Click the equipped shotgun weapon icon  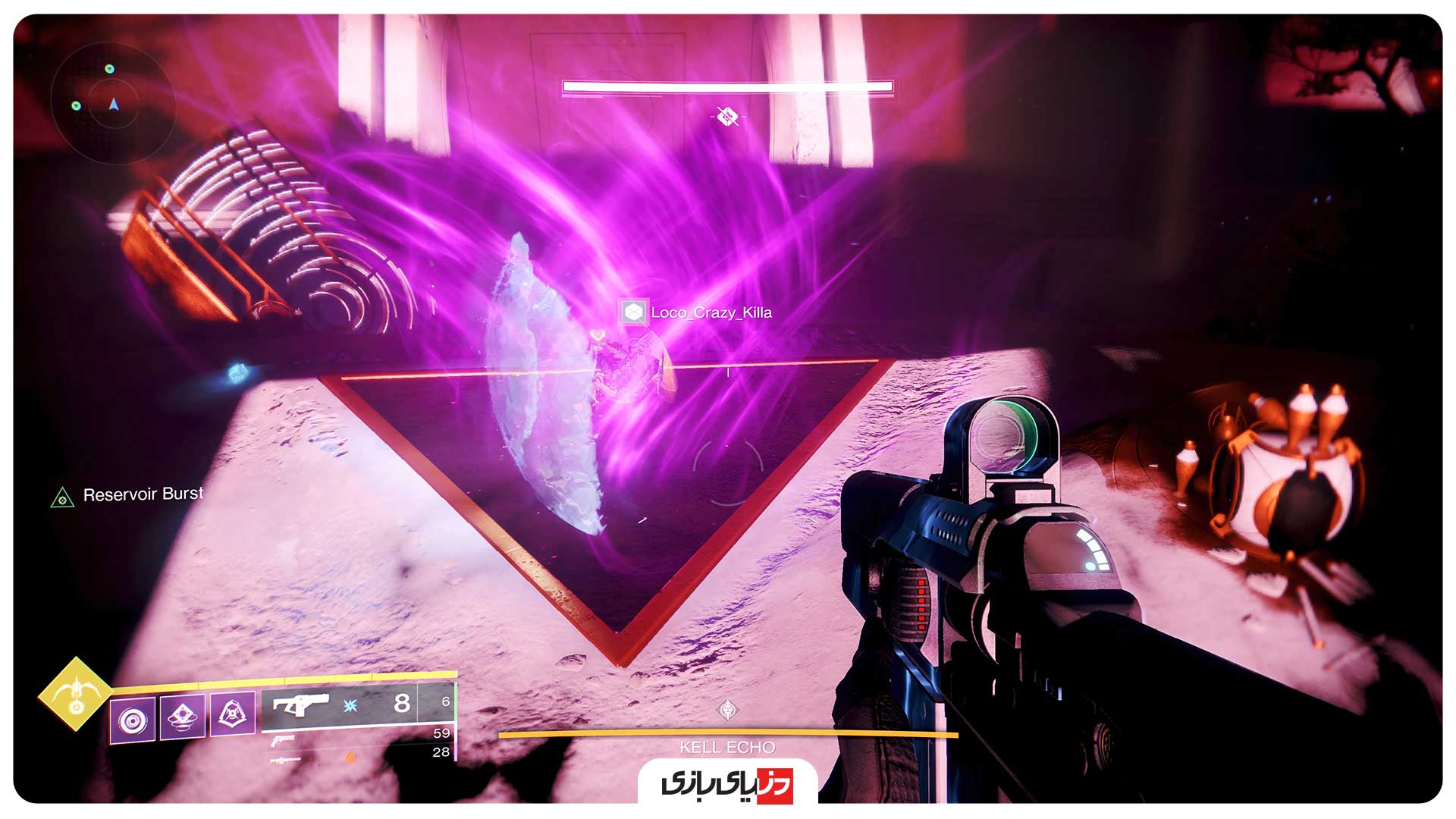click(301, 705)
